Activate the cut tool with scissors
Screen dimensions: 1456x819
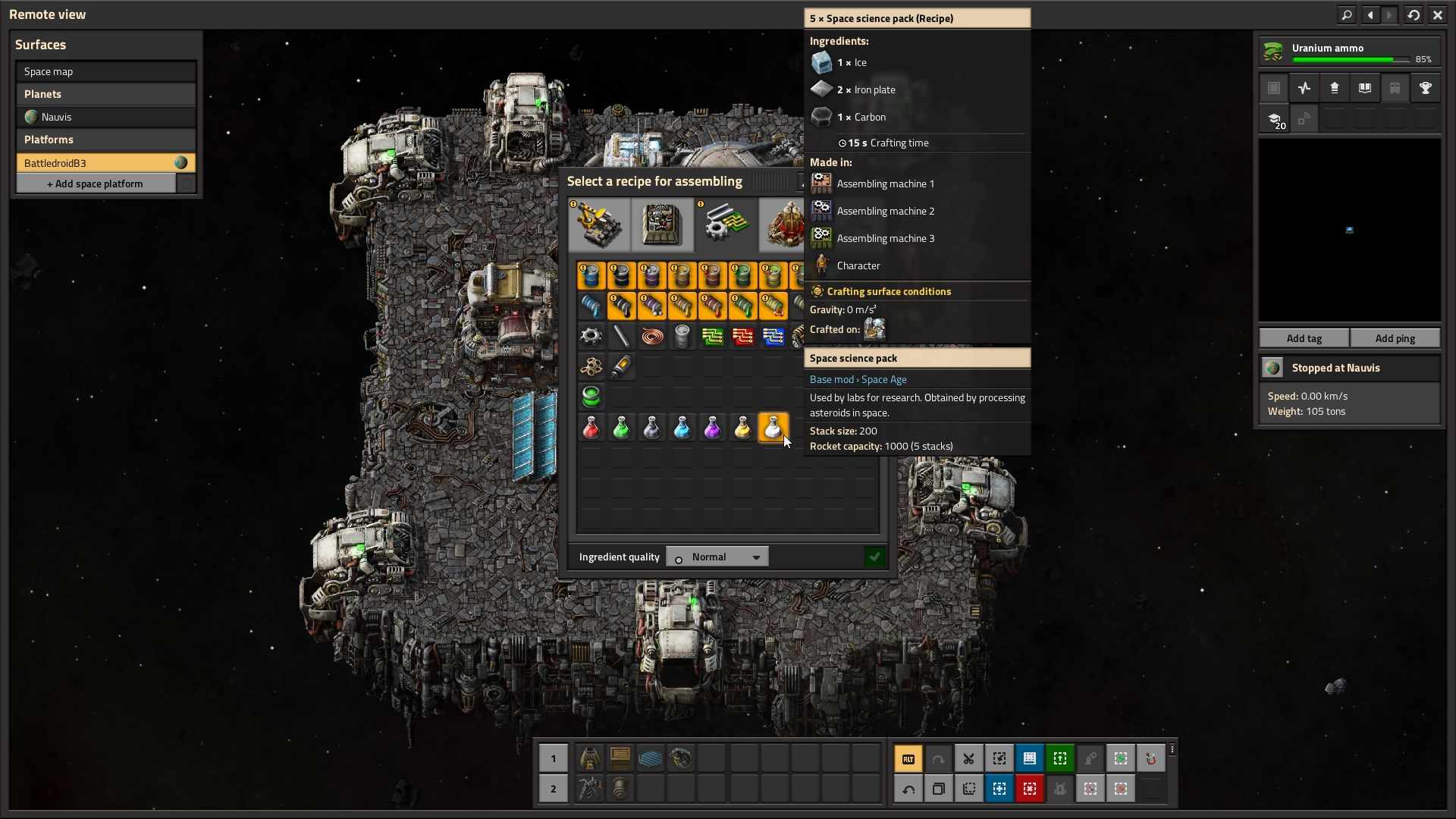[x=968, y=758]
